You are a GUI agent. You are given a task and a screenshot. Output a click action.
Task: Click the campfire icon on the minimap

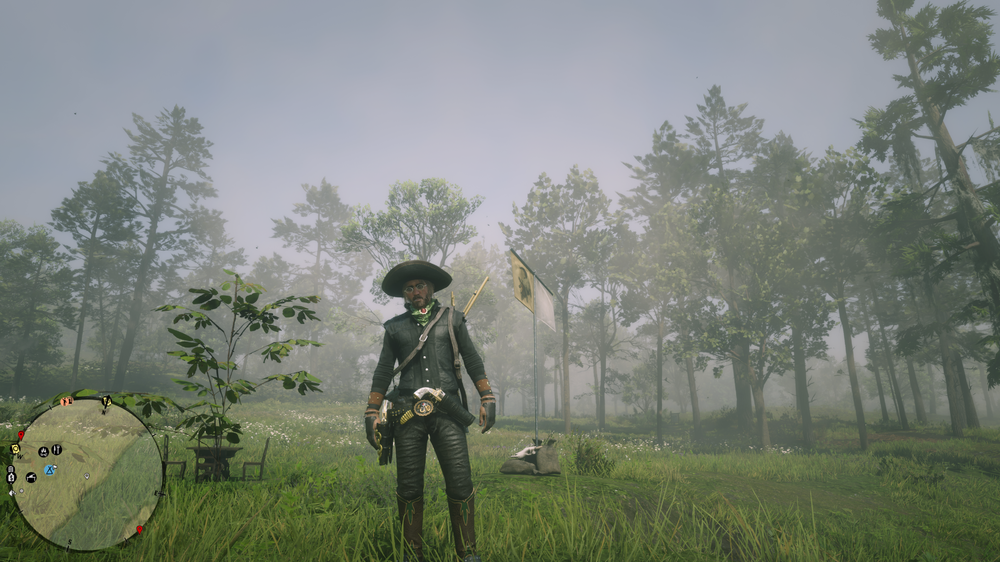click(43, 451)
